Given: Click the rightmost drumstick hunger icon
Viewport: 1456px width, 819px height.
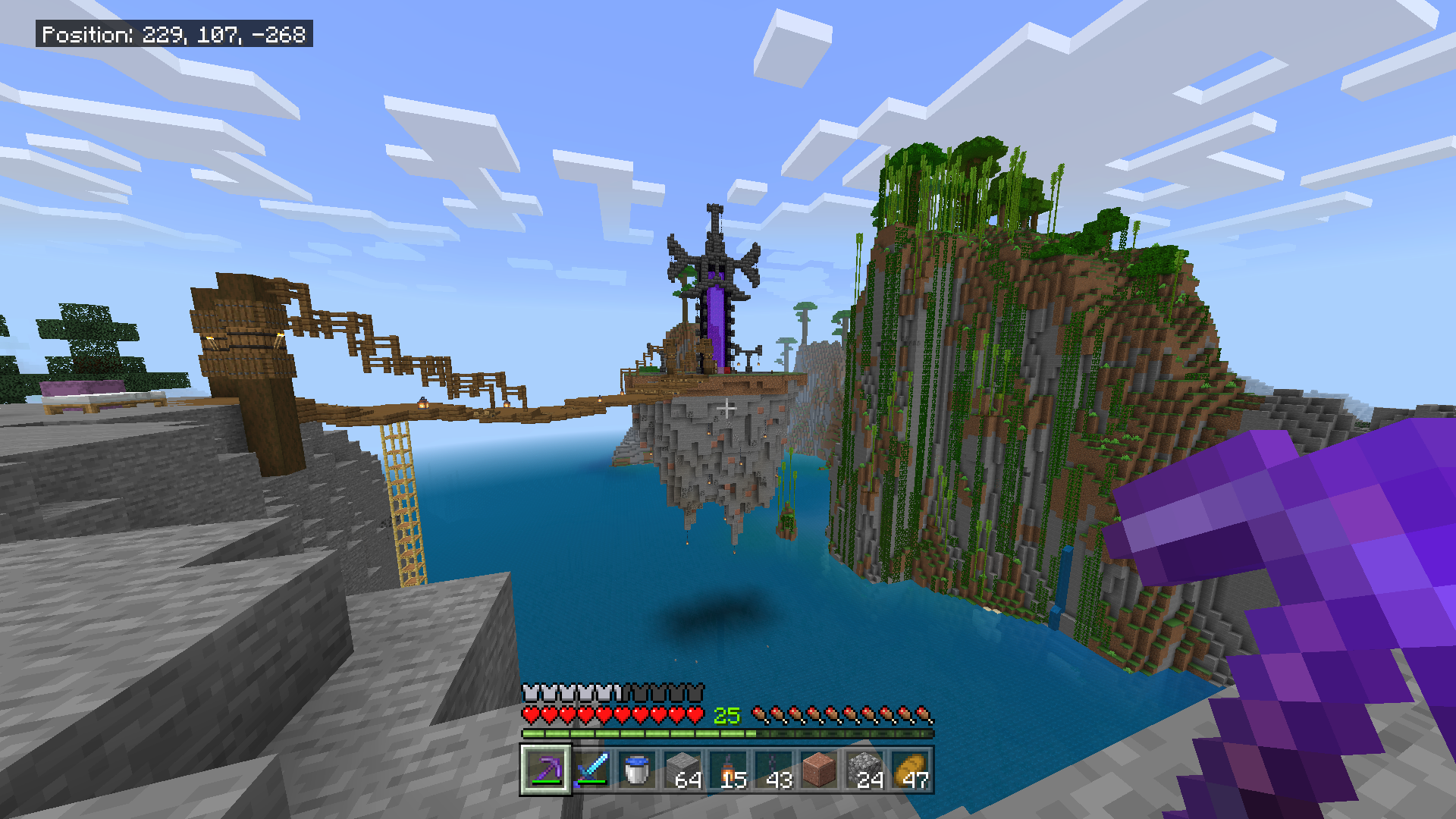Looking at the screenshot, I should [x=924, y=714].
